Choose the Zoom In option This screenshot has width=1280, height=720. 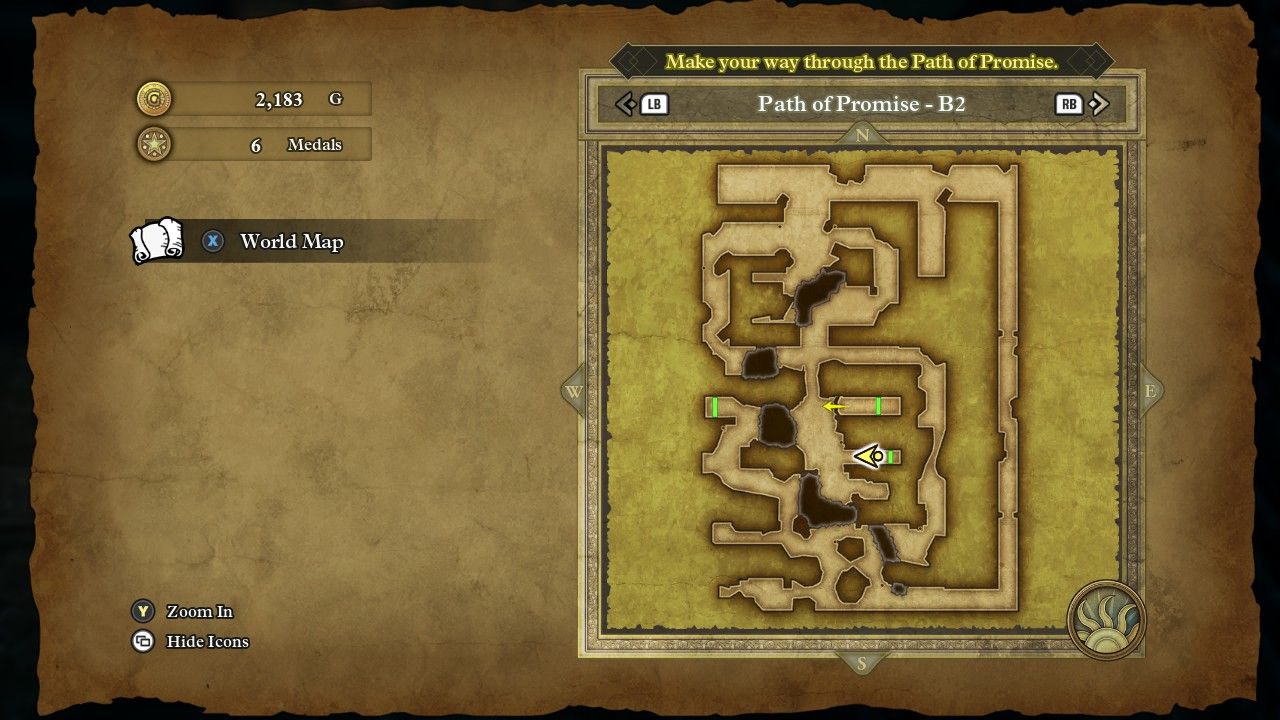coord(199,611)
